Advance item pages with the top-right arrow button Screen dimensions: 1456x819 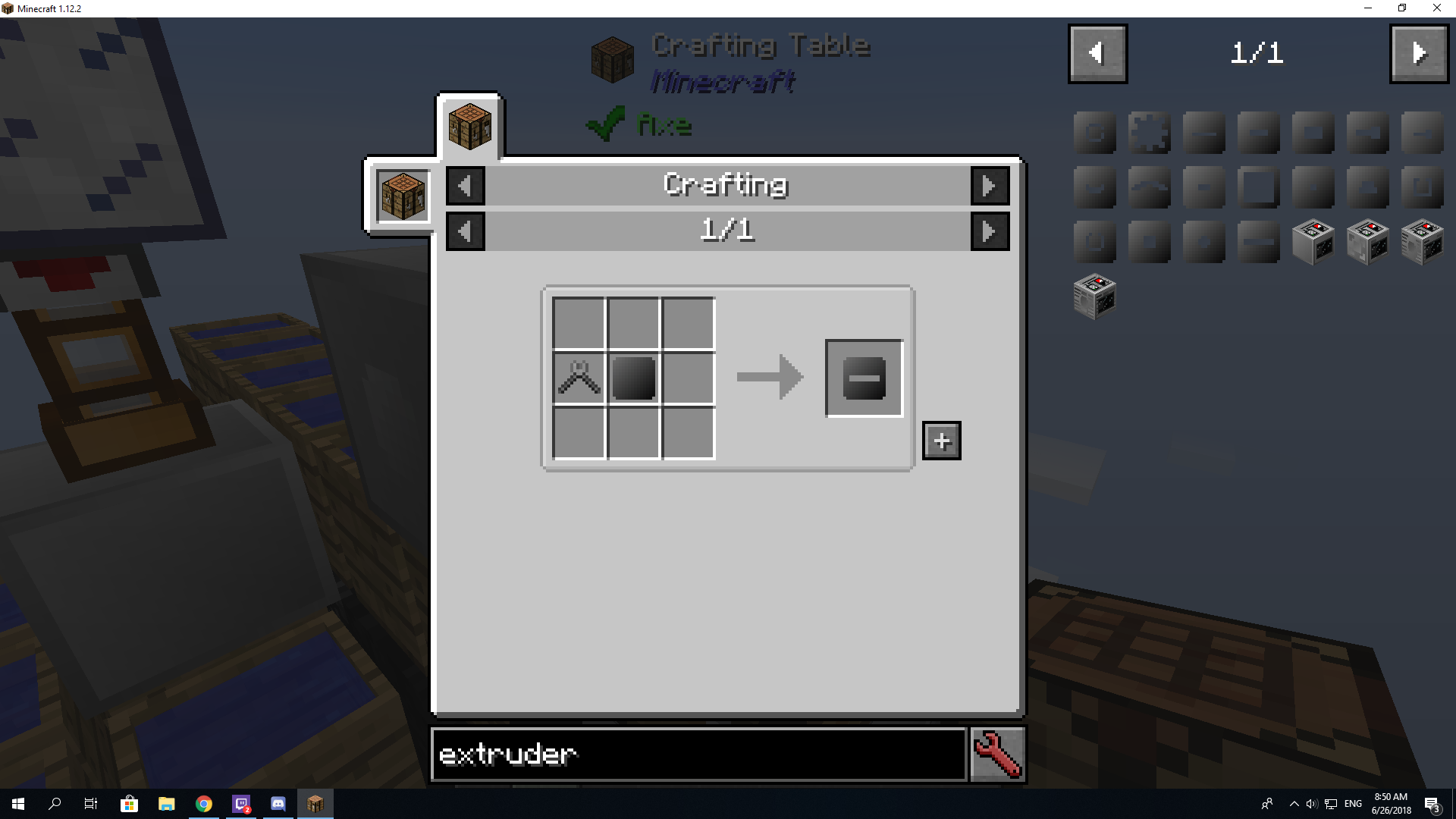1419,53
